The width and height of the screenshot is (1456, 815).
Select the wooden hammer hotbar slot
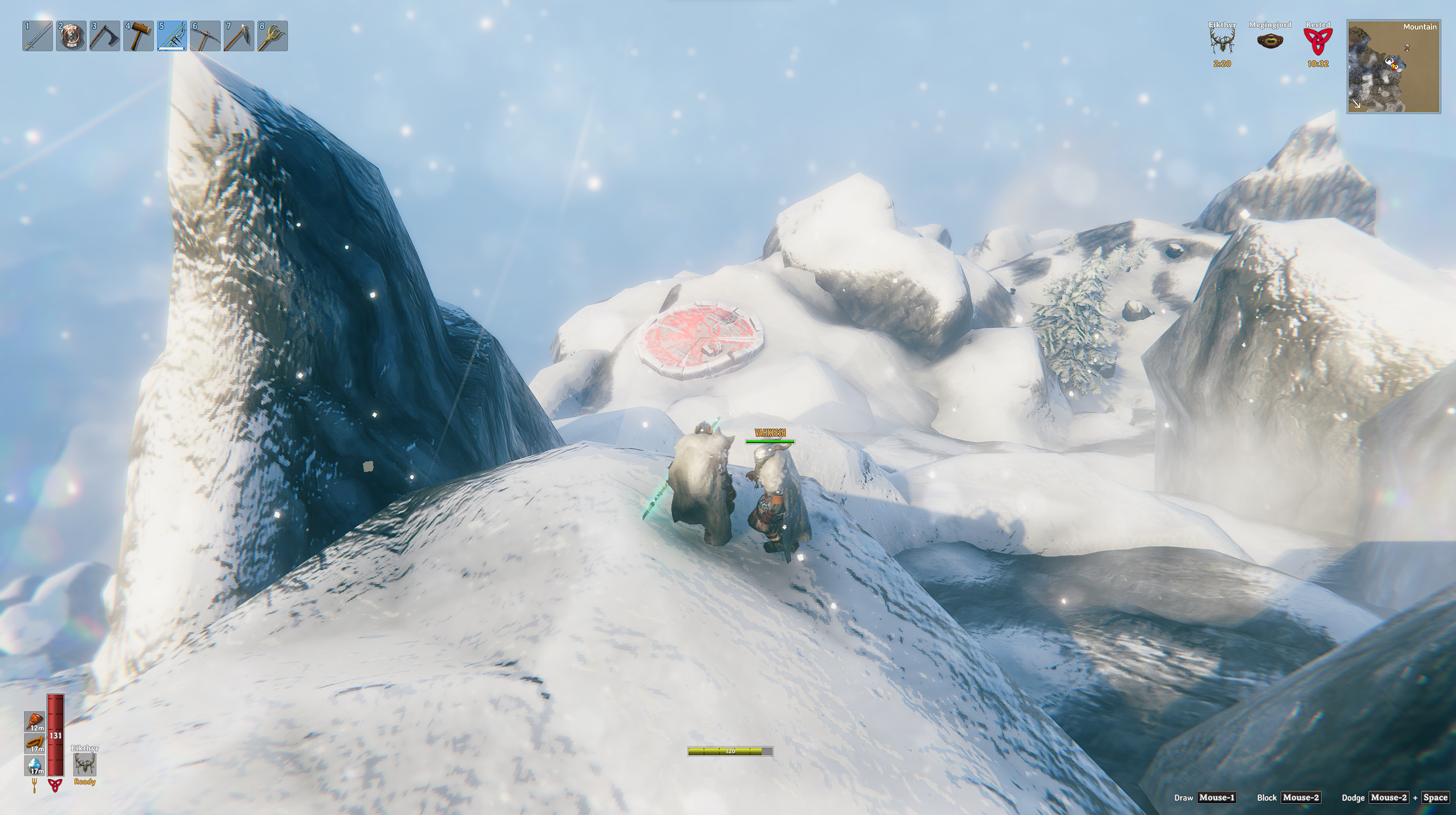(x=139, y=36)
